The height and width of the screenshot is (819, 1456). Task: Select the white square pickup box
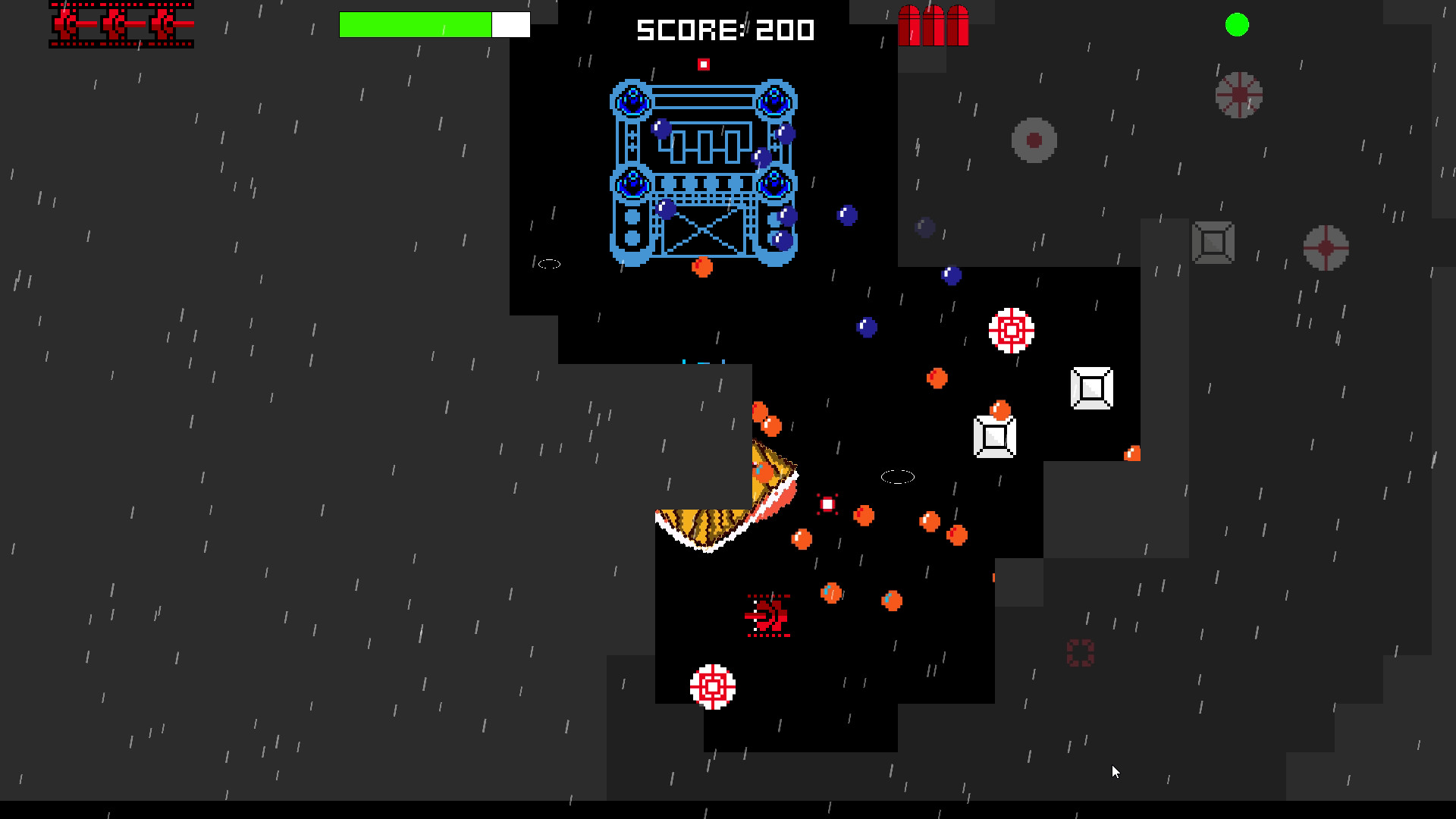pos(1090,388)
